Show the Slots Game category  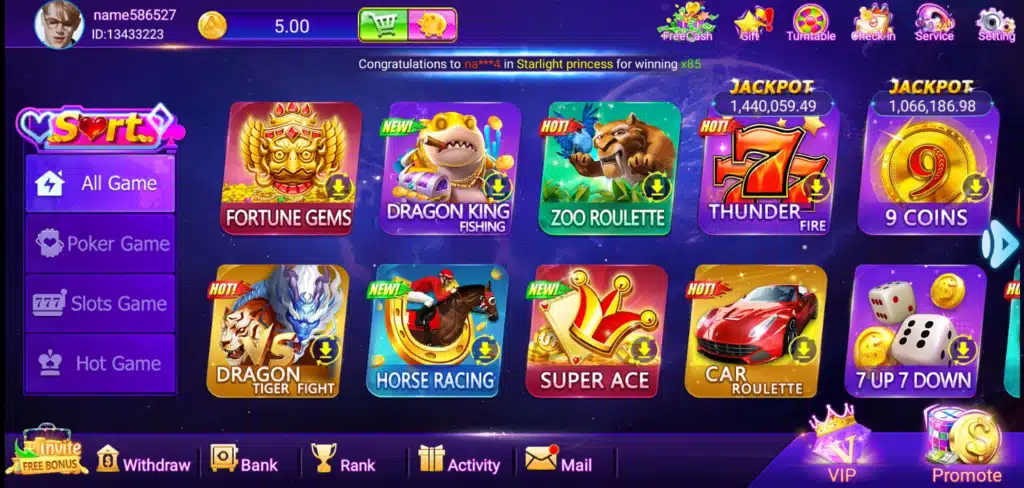(101, 303)
